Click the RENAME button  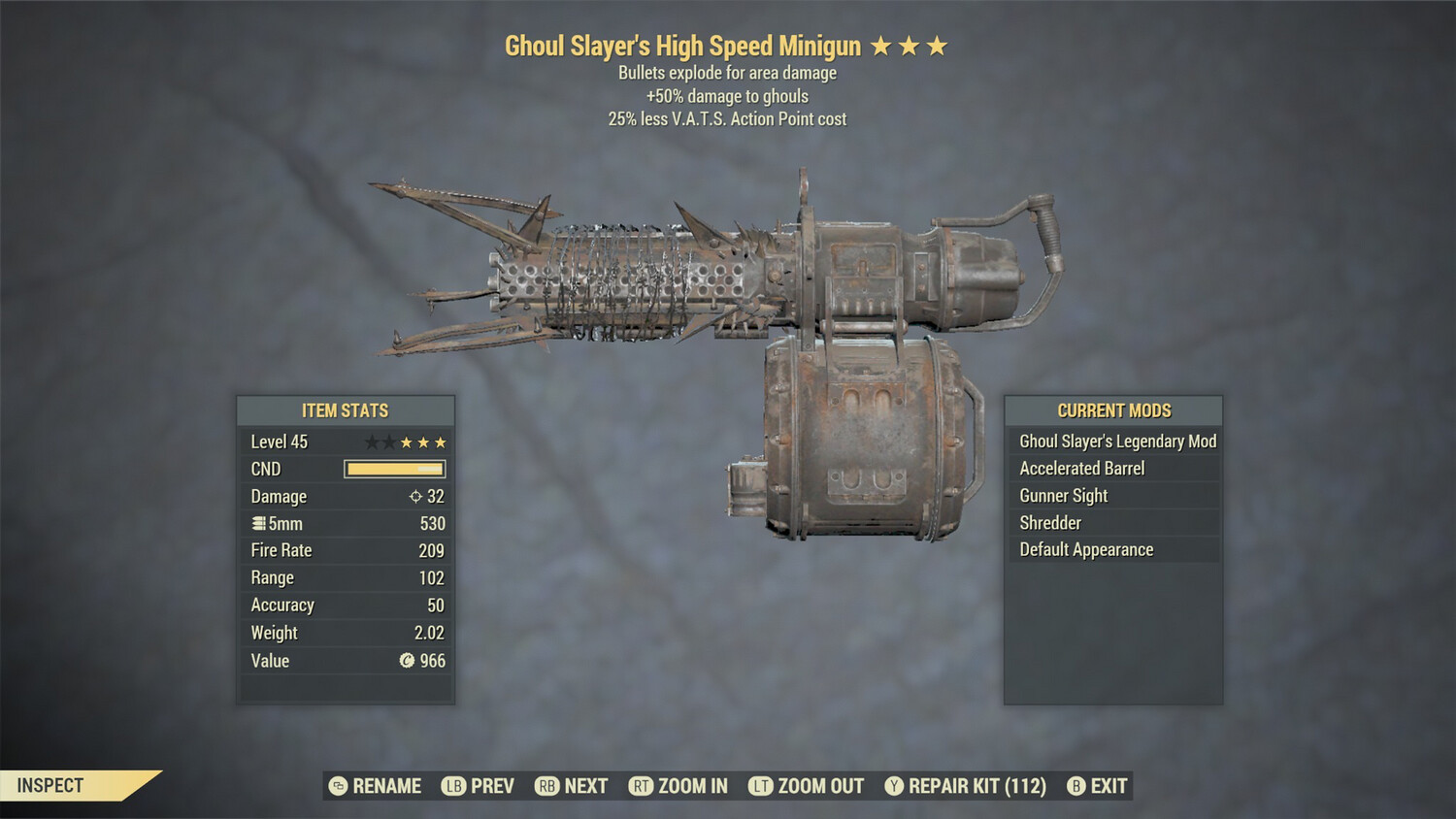[385, 786]
